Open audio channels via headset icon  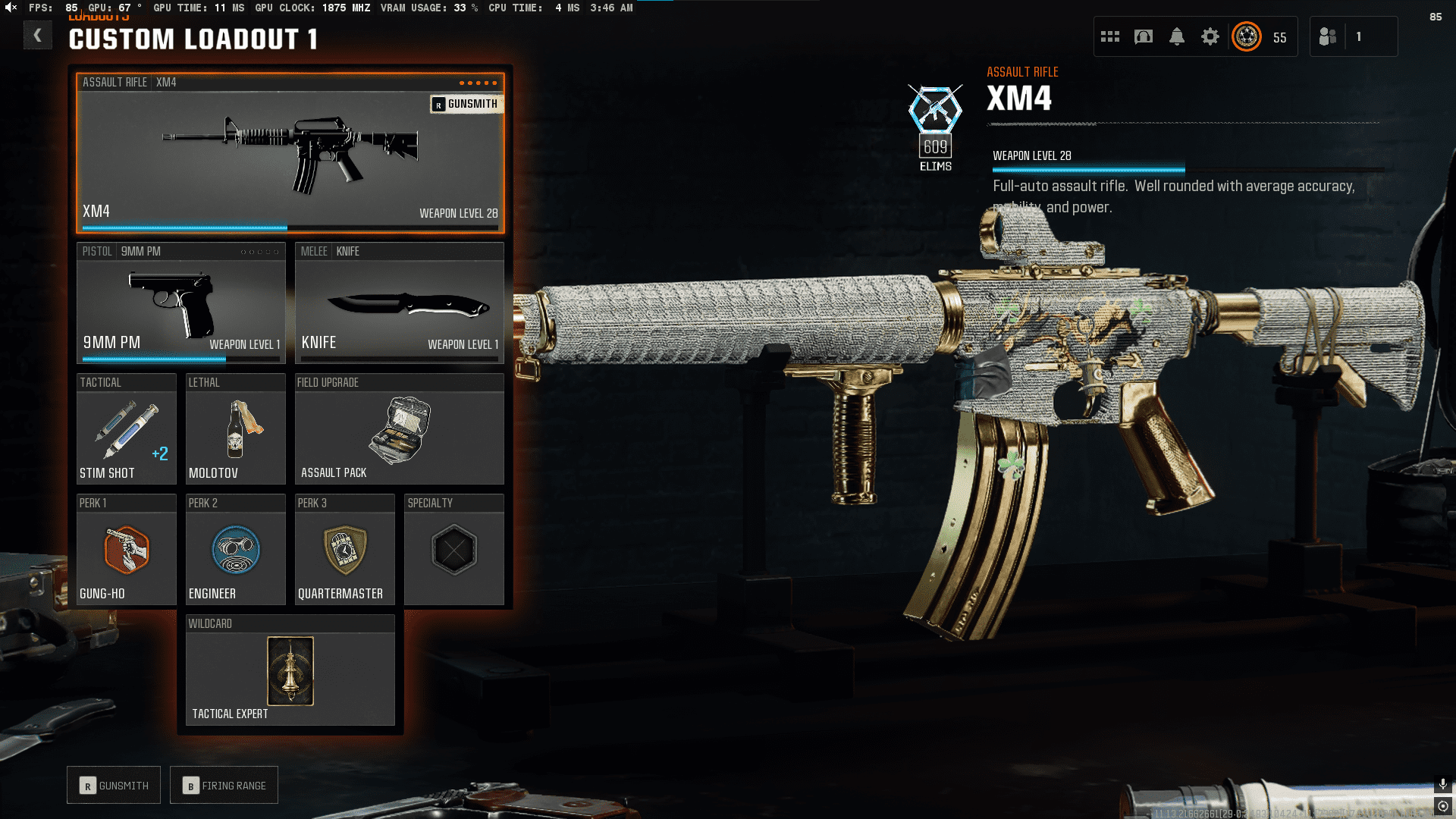click(x=1144, y=36)
